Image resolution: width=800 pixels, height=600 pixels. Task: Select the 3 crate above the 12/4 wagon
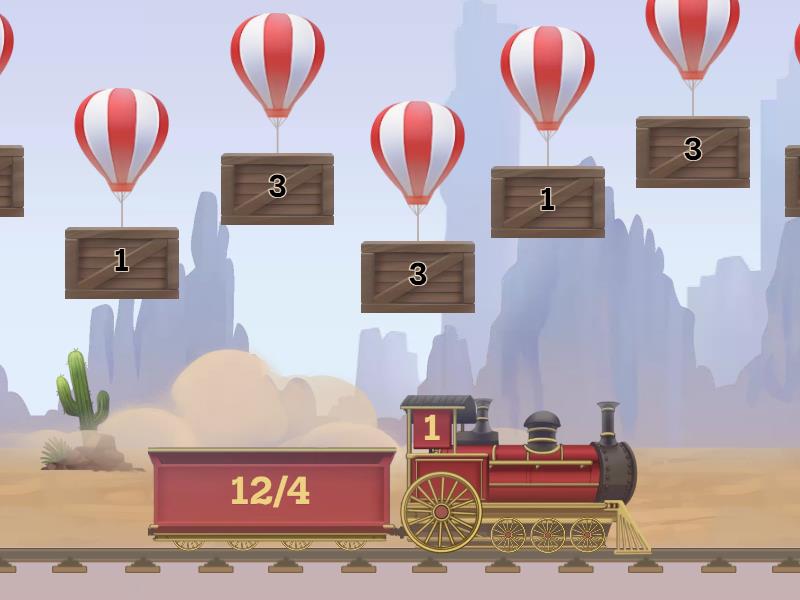(x=277, y=188)
